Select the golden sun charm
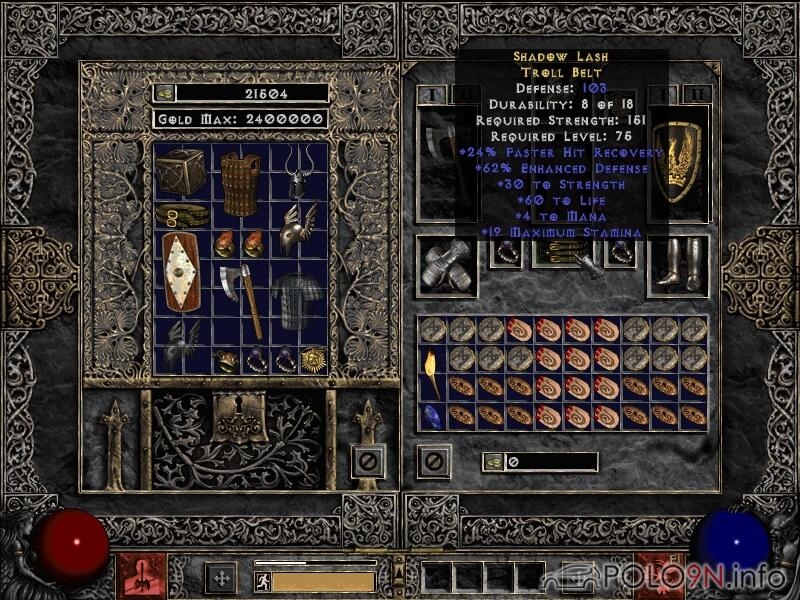This screenshot has height=600, width=800. (x=315, y=359)
